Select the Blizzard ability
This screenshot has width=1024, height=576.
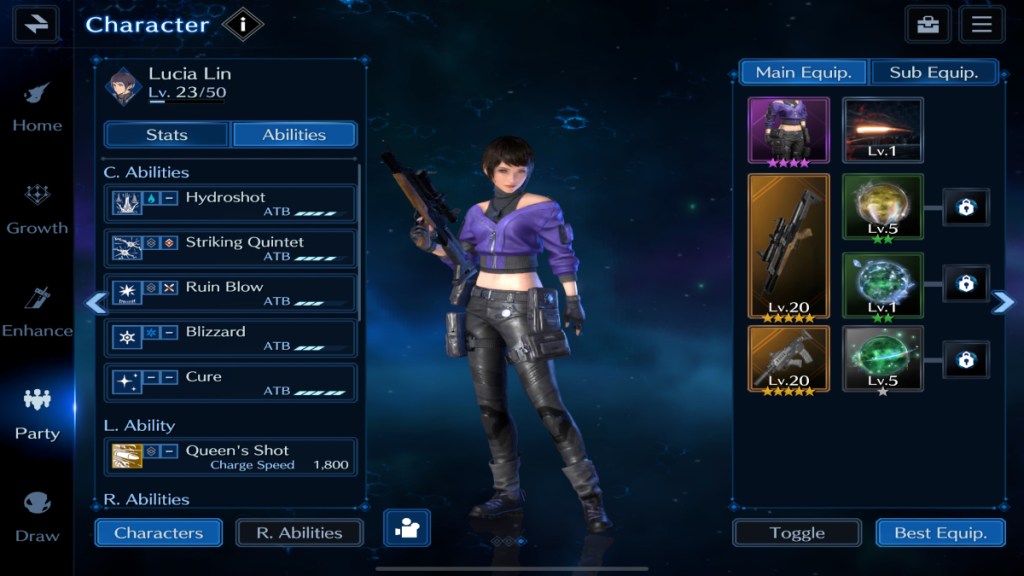click(x=230, y=338)
